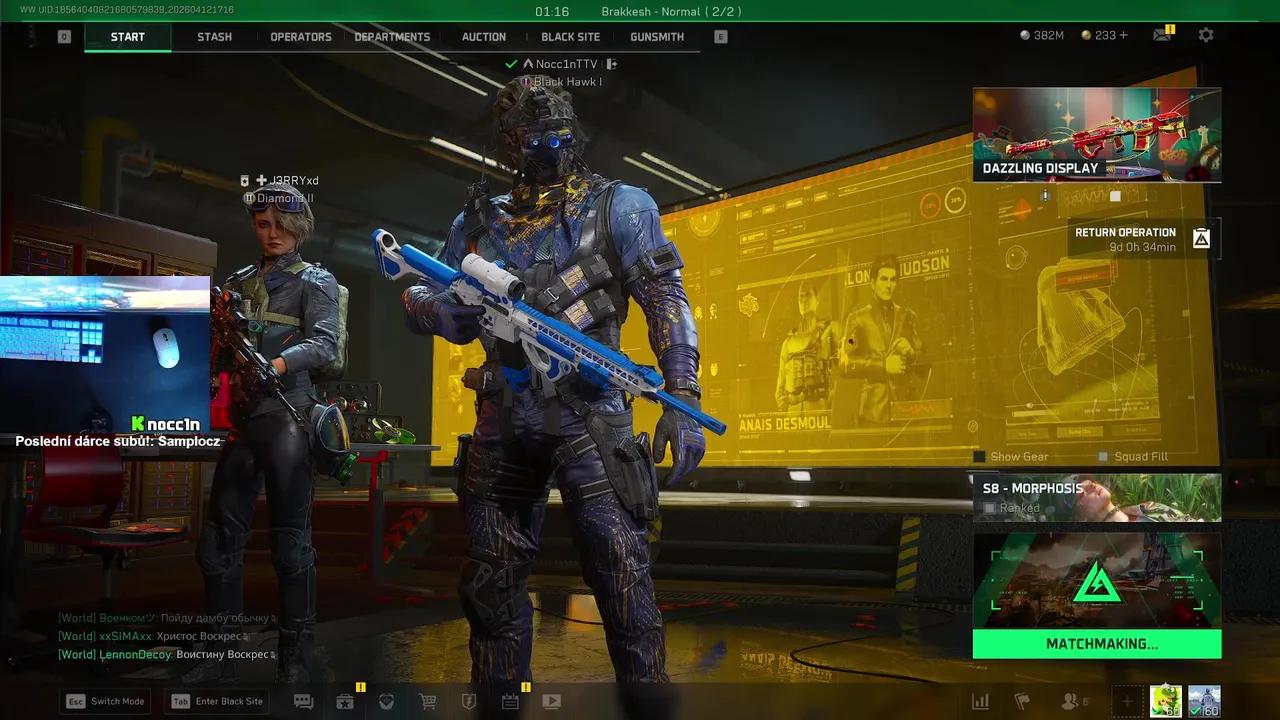Image resolution: width=1280 pixels, height=720 pixels.
Task: Open the mail inbox envelope icon
Action: click(x=1161, y=35)
